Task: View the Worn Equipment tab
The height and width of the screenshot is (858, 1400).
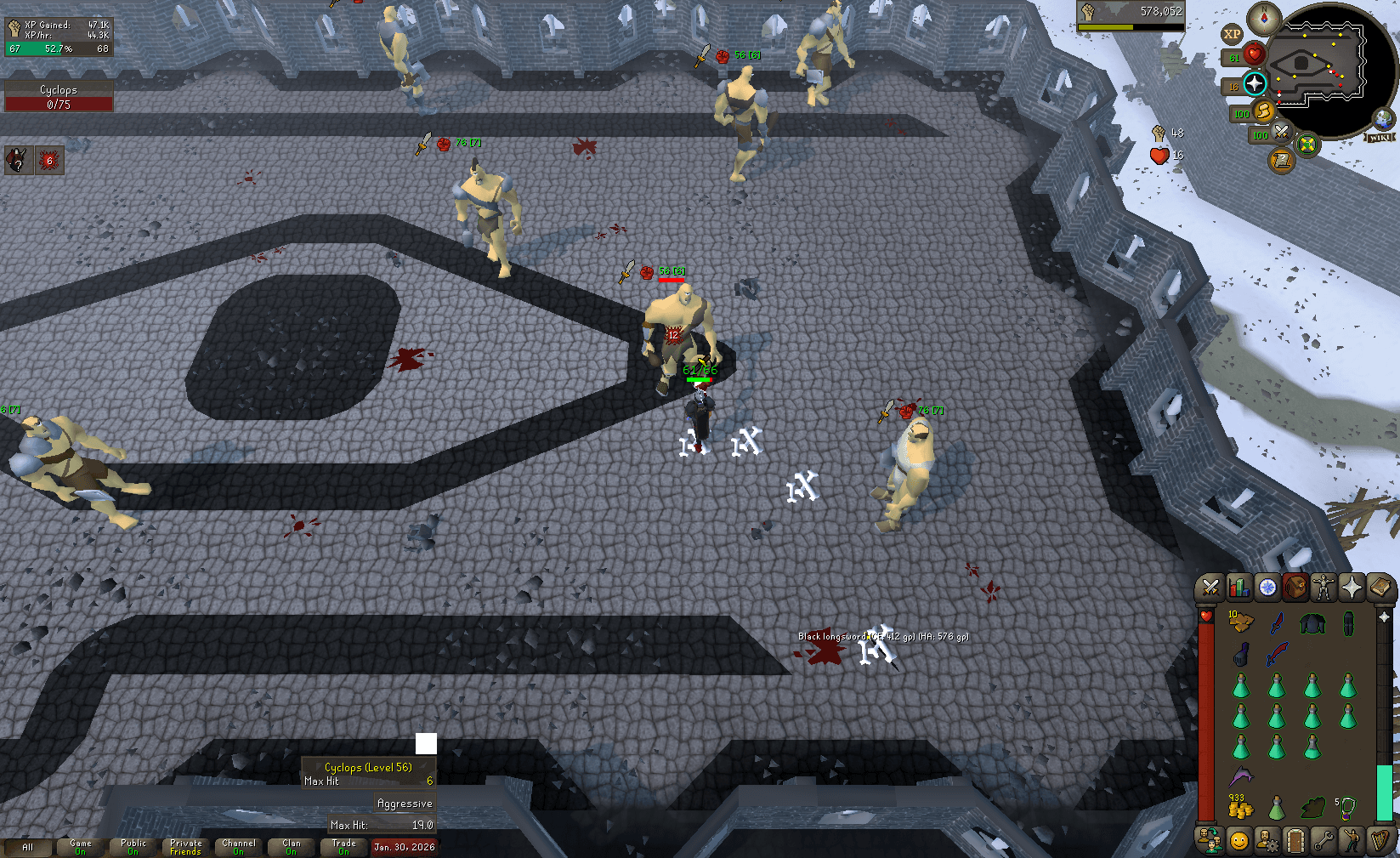Action: pos(1322,585)
